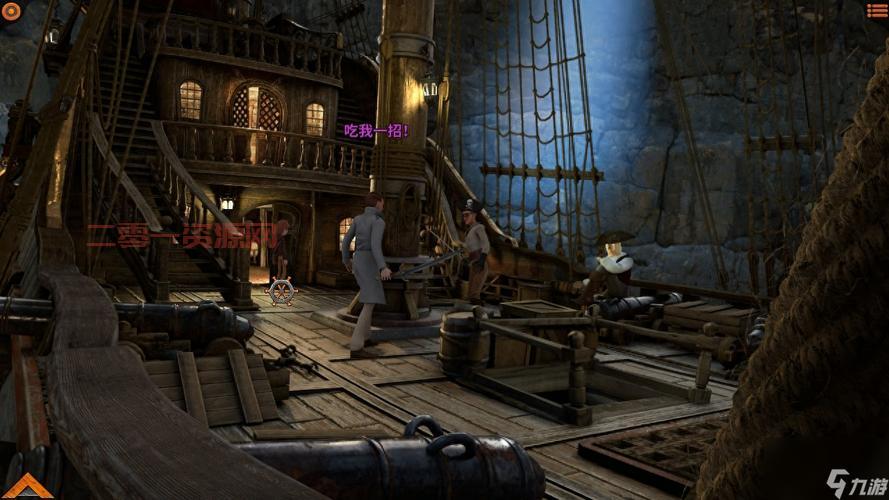Click the ship wheel hotspot icon
889x500 pixels.
click(283, 290)
